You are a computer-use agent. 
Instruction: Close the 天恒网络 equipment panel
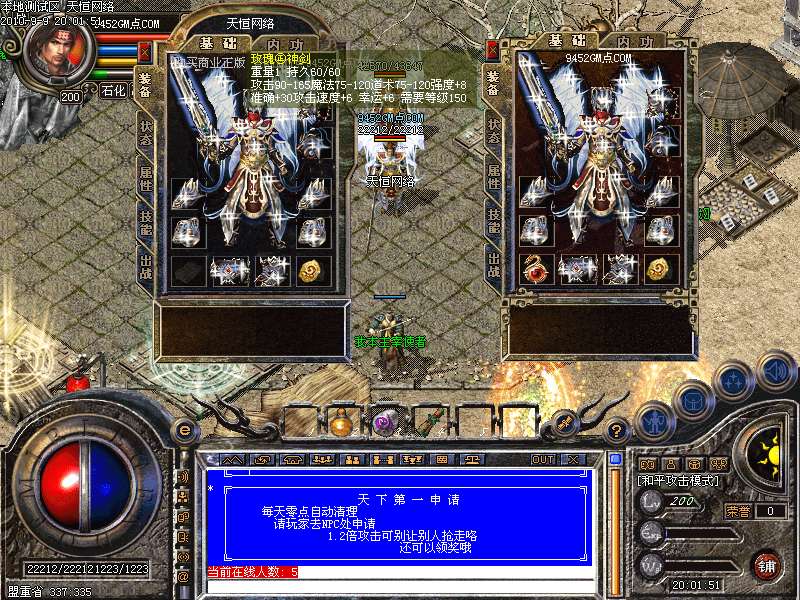[145, 51]
